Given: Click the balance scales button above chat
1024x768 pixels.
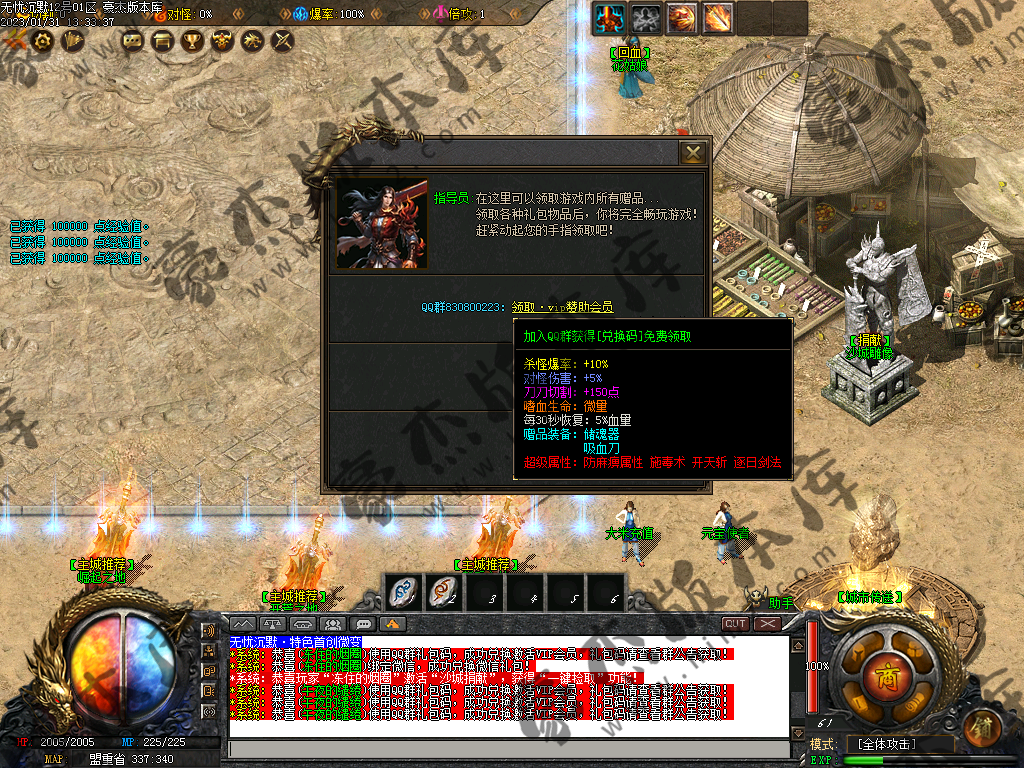Looking at the screenshot, I should 274,624.
